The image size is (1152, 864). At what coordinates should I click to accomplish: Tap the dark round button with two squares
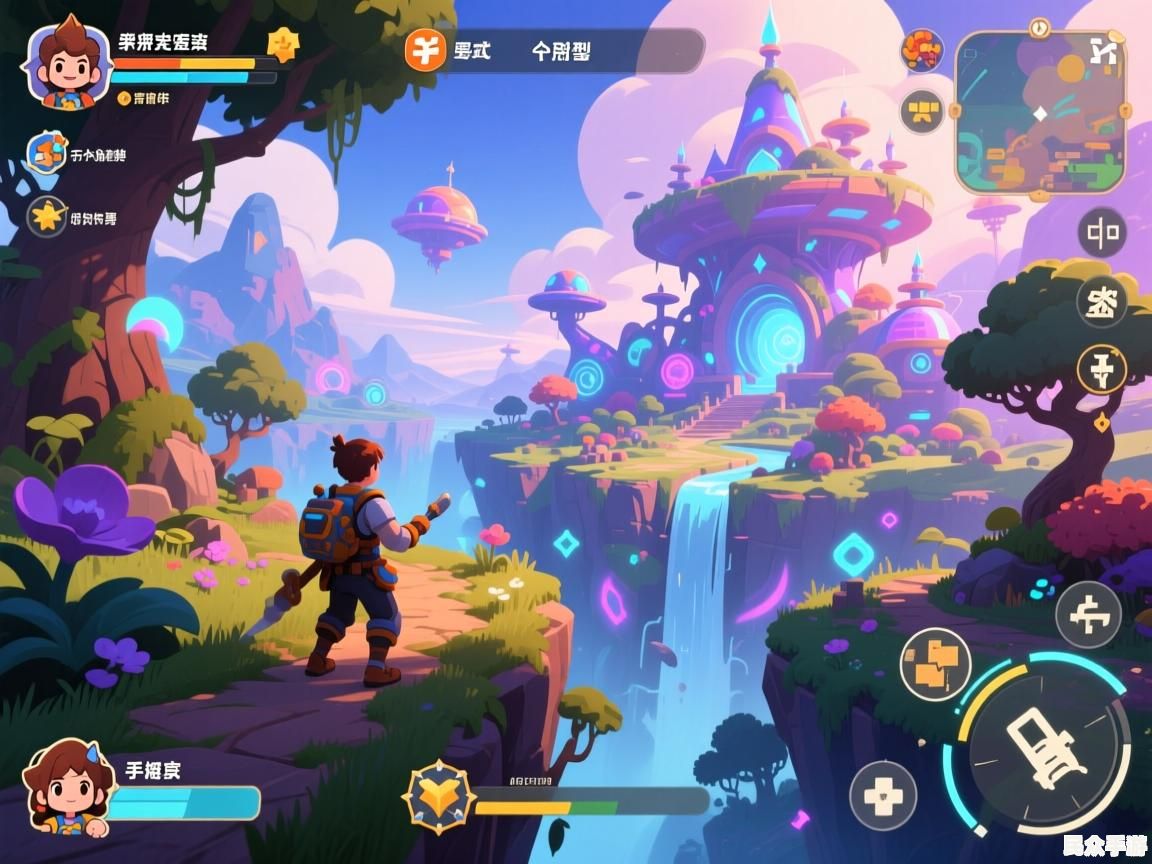[x=1102, y=234]
